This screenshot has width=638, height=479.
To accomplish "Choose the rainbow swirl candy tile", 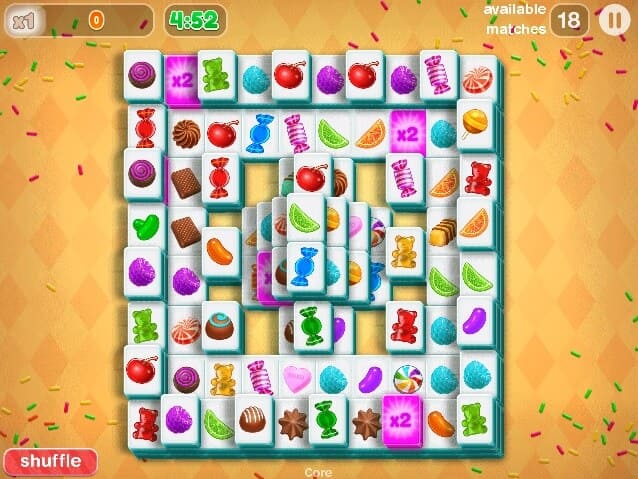I will (406, 378).
